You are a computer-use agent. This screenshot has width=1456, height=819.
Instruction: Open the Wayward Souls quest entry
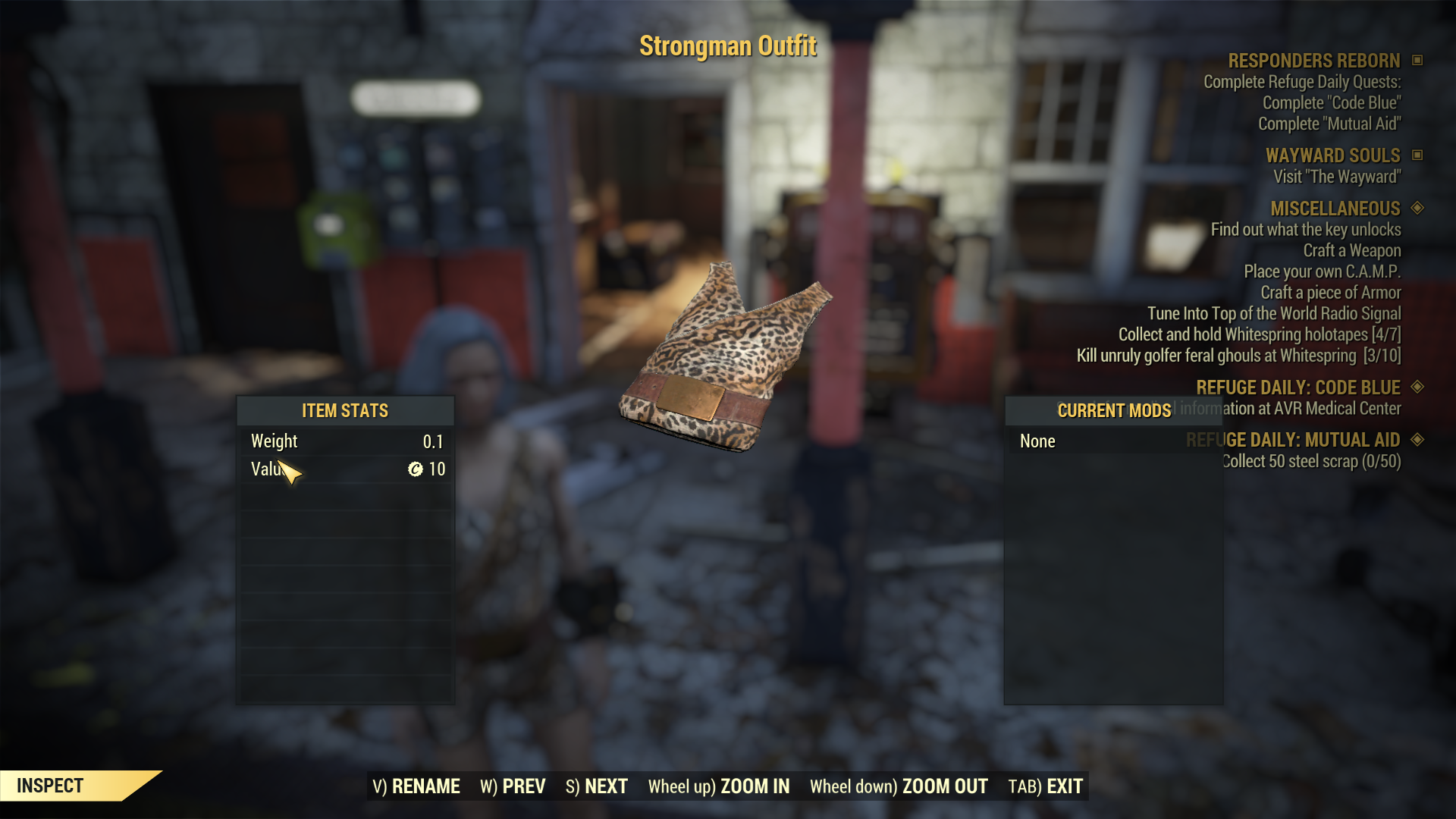coord(1332,155)
